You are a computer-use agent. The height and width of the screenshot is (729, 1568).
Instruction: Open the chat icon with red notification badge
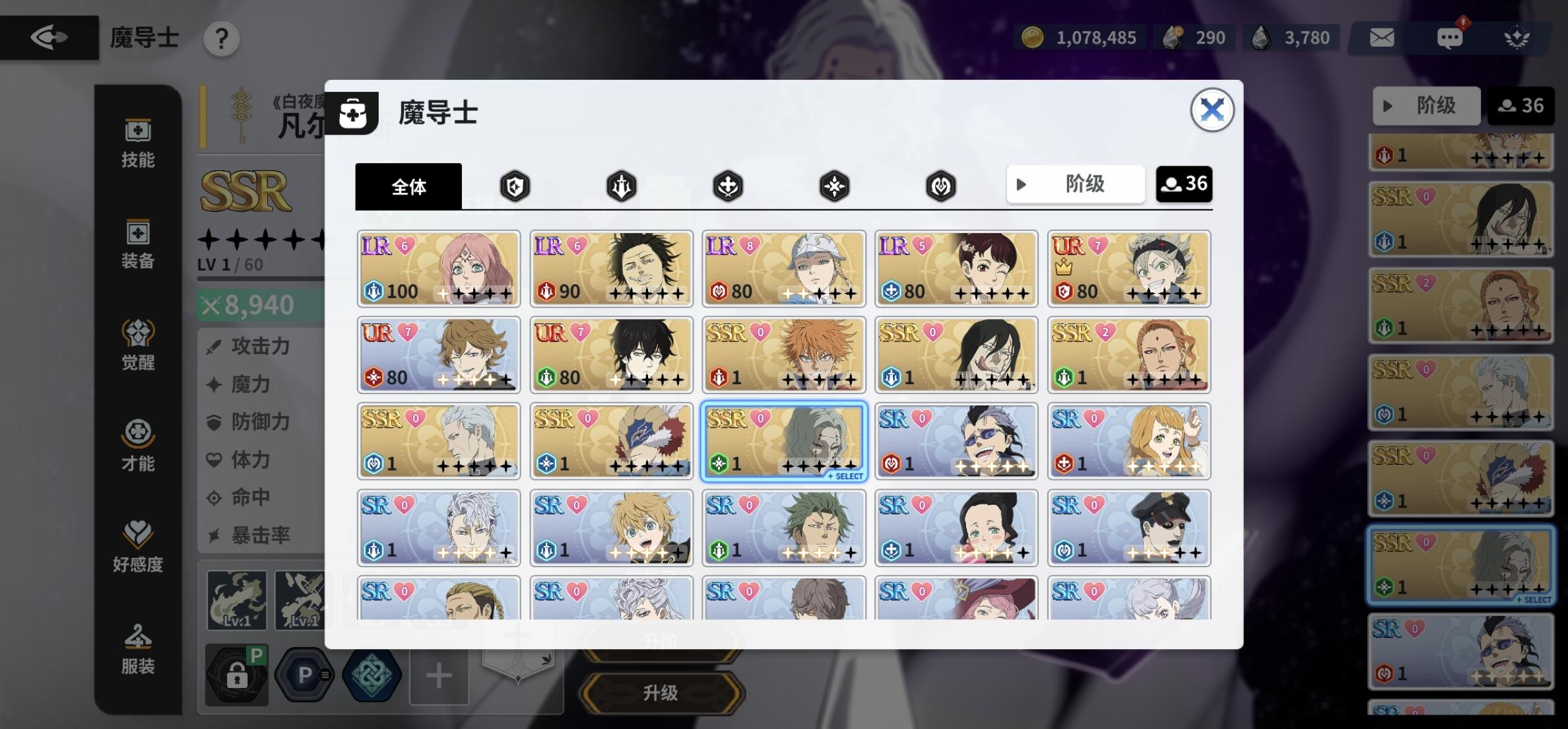coord(1450,38)
